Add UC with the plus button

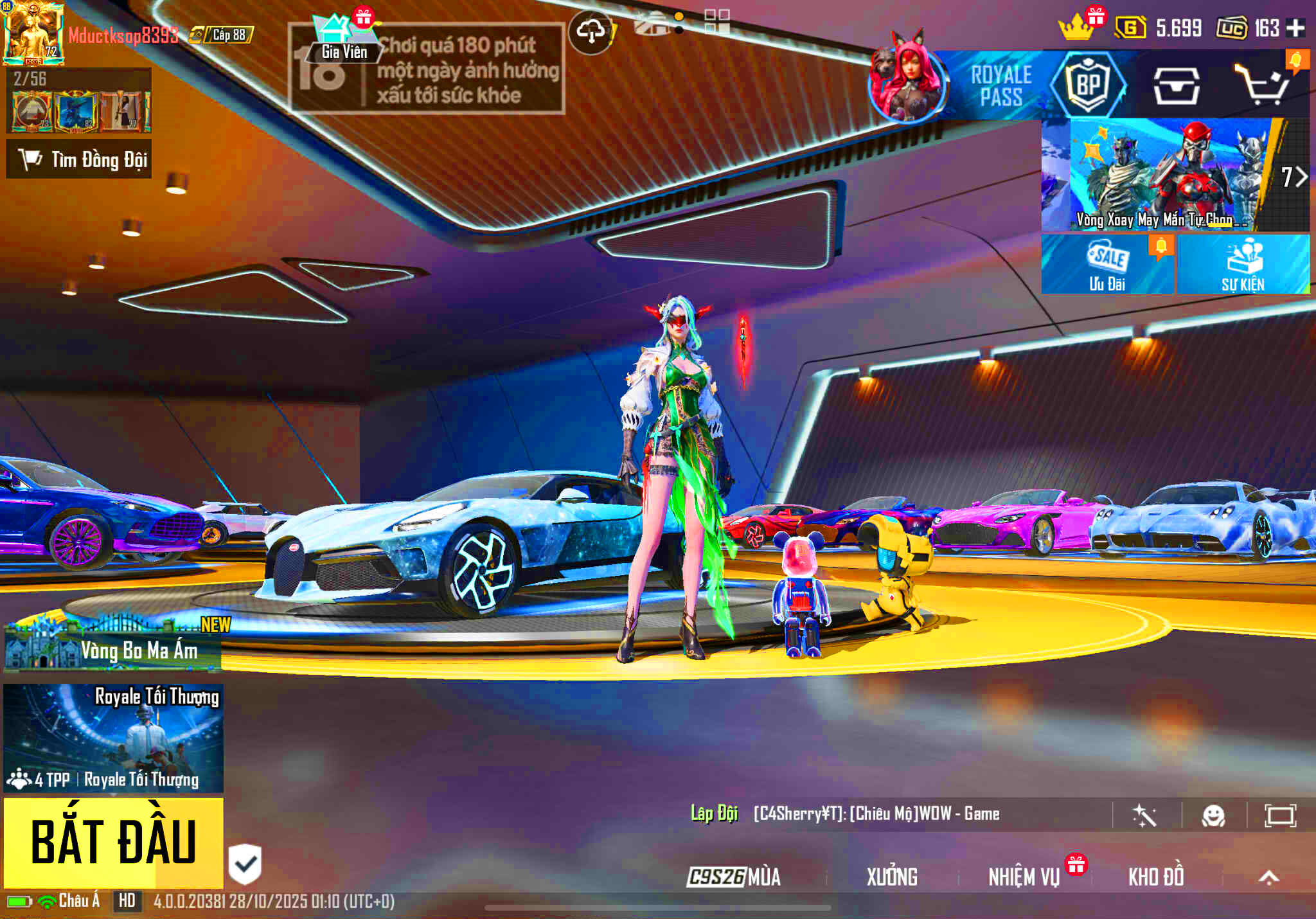click(x=1296, y=28)
